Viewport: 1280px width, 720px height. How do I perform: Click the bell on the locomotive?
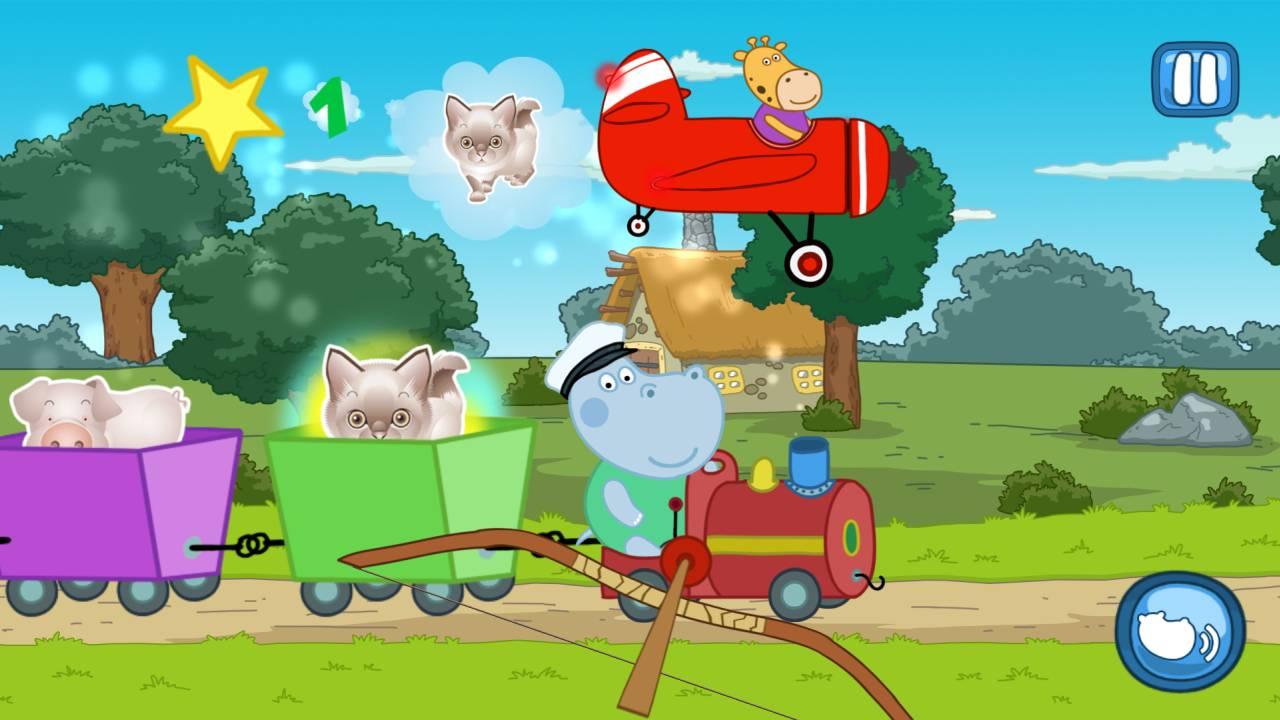765,472
